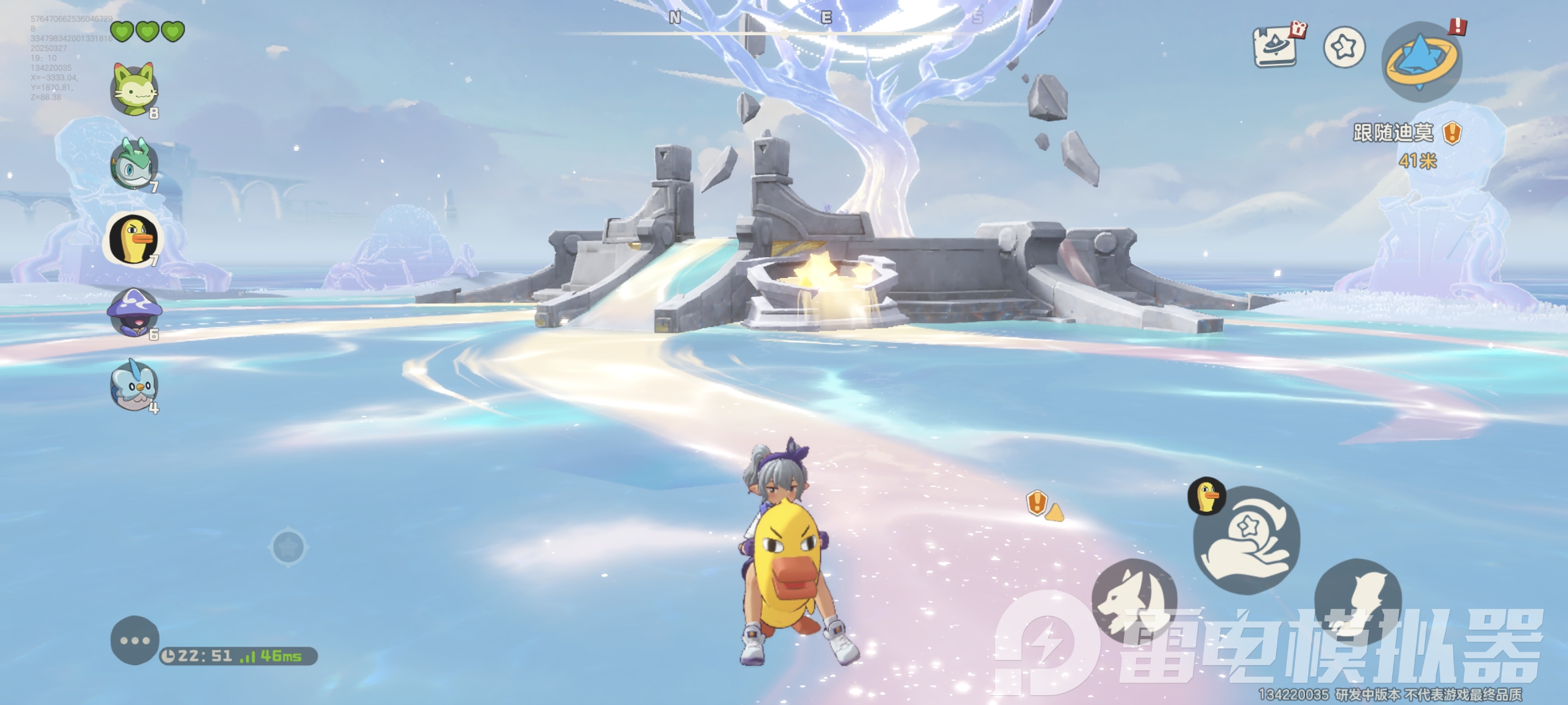Choose the teal rabbit-eared pet portrait

(135, 164)
